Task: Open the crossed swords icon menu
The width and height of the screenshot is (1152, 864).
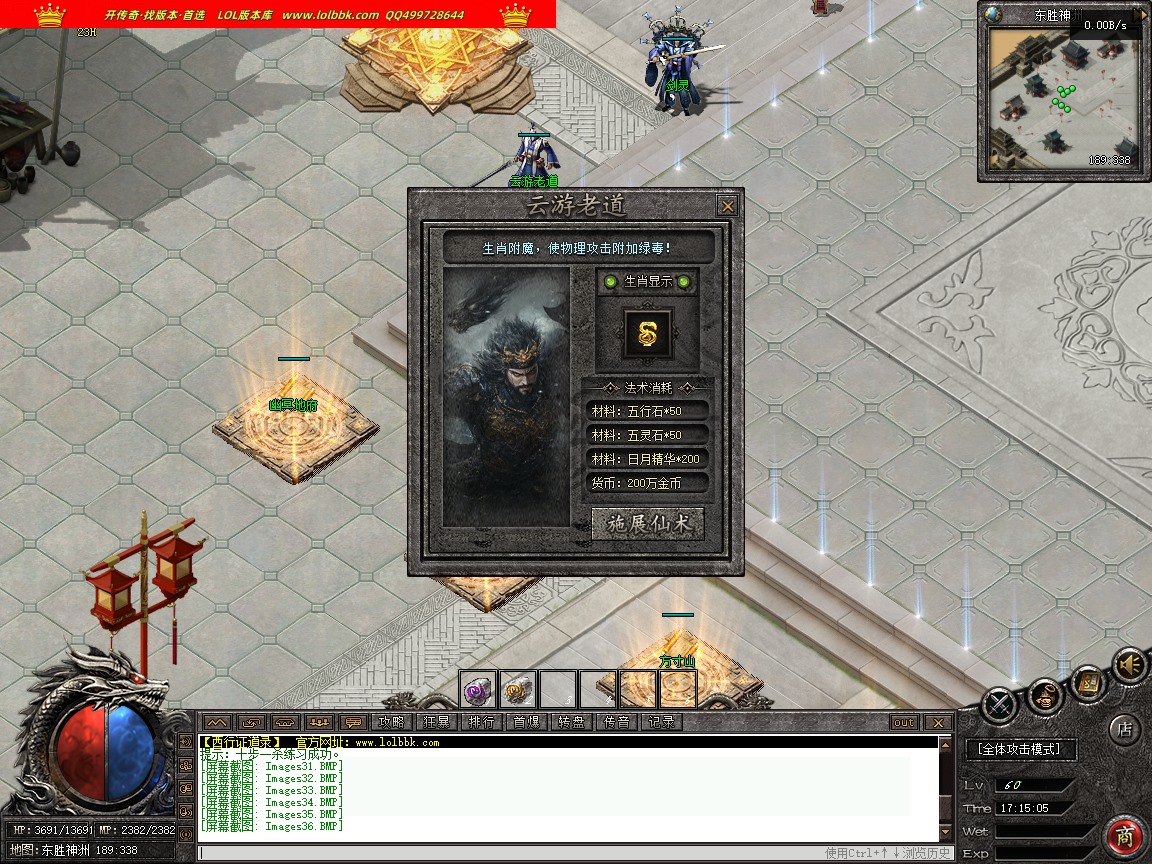Action: tap(999, 706)
